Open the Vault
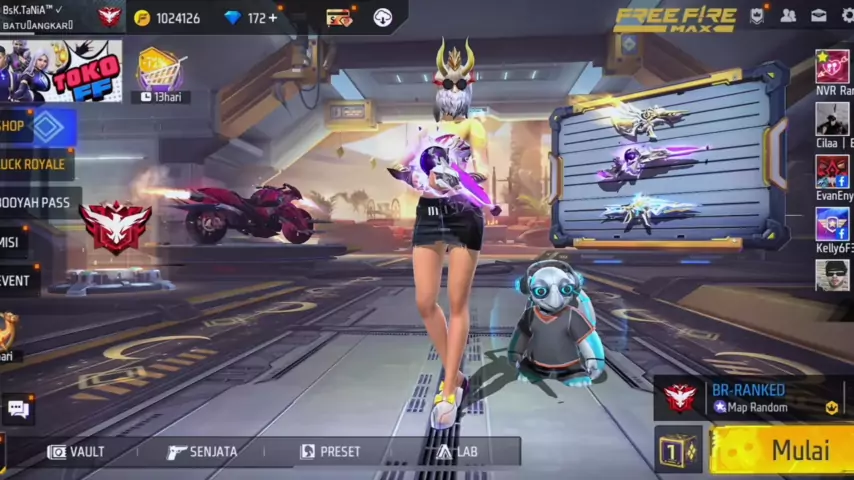This screenshot has width=854, height=480. (x=76, y=452)
